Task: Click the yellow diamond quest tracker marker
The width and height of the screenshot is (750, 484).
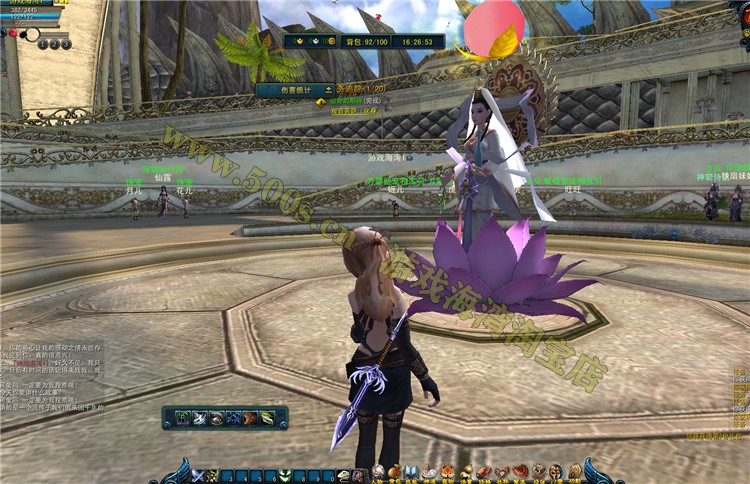Action: click(320, 101)
